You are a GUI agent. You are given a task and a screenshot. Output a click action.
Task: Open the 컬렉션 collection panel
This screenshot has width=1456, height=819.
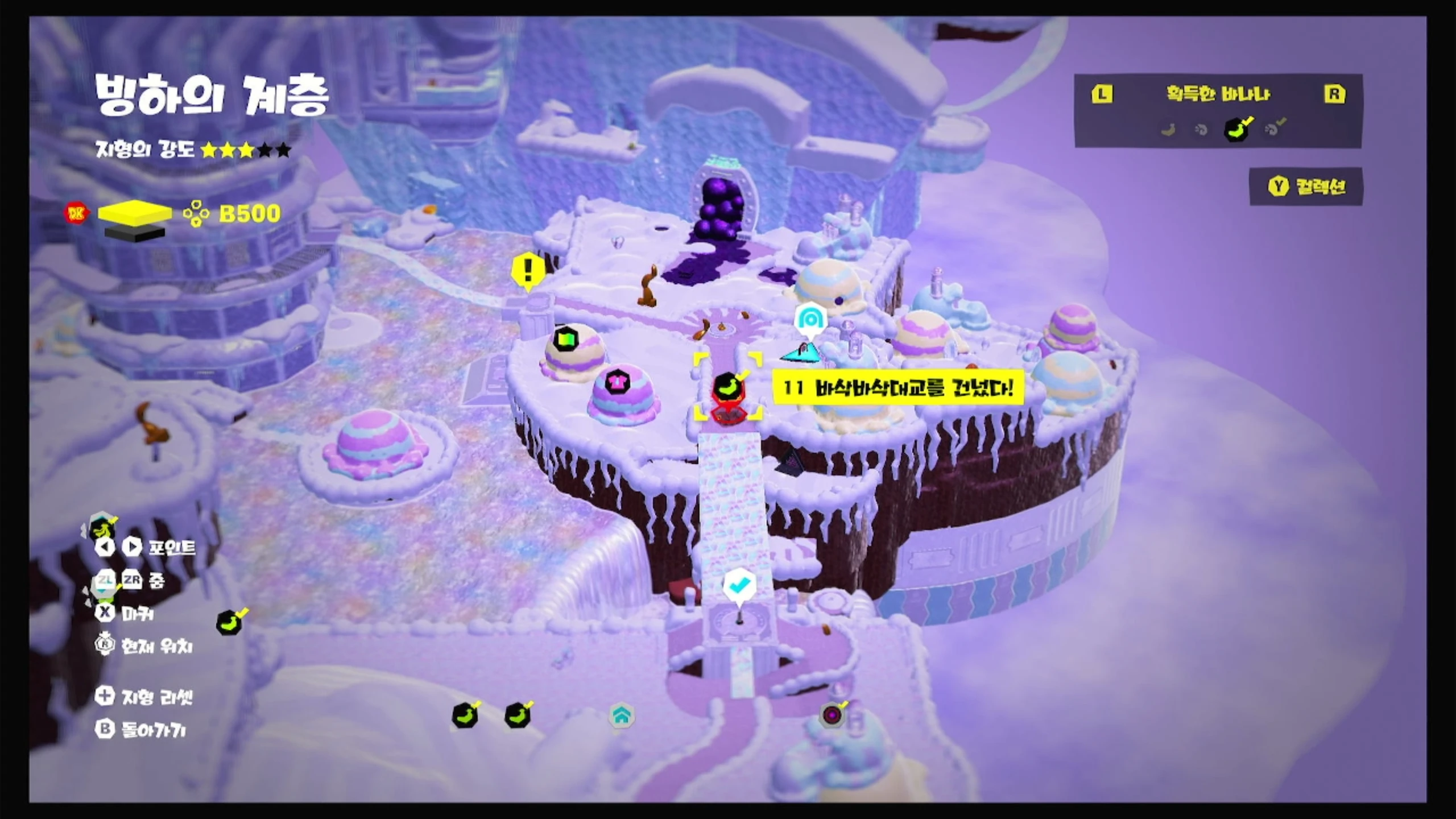tap(1307, 187)
